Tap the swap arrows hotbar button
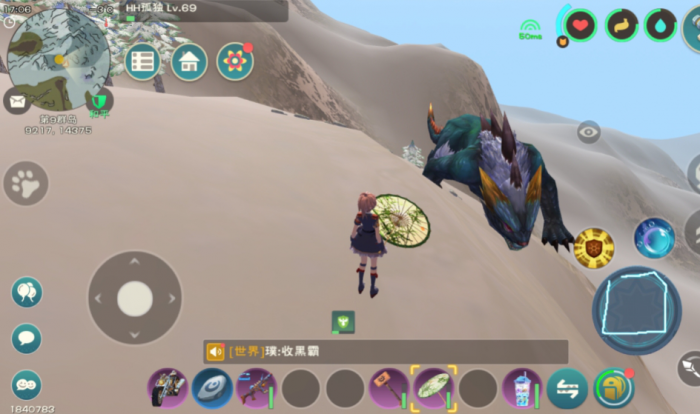This screenshot has width=700, height=414. 567,388
